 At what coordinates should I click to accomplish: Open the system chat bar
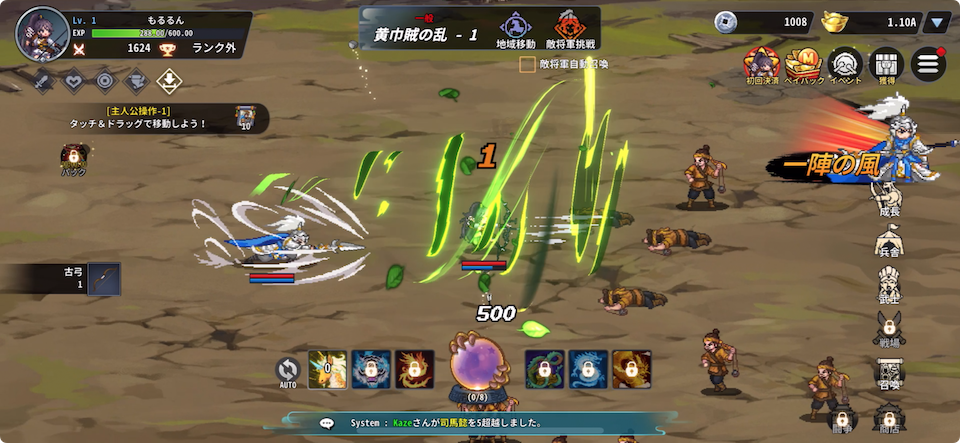pyautogui.click(x=480, y=423)
